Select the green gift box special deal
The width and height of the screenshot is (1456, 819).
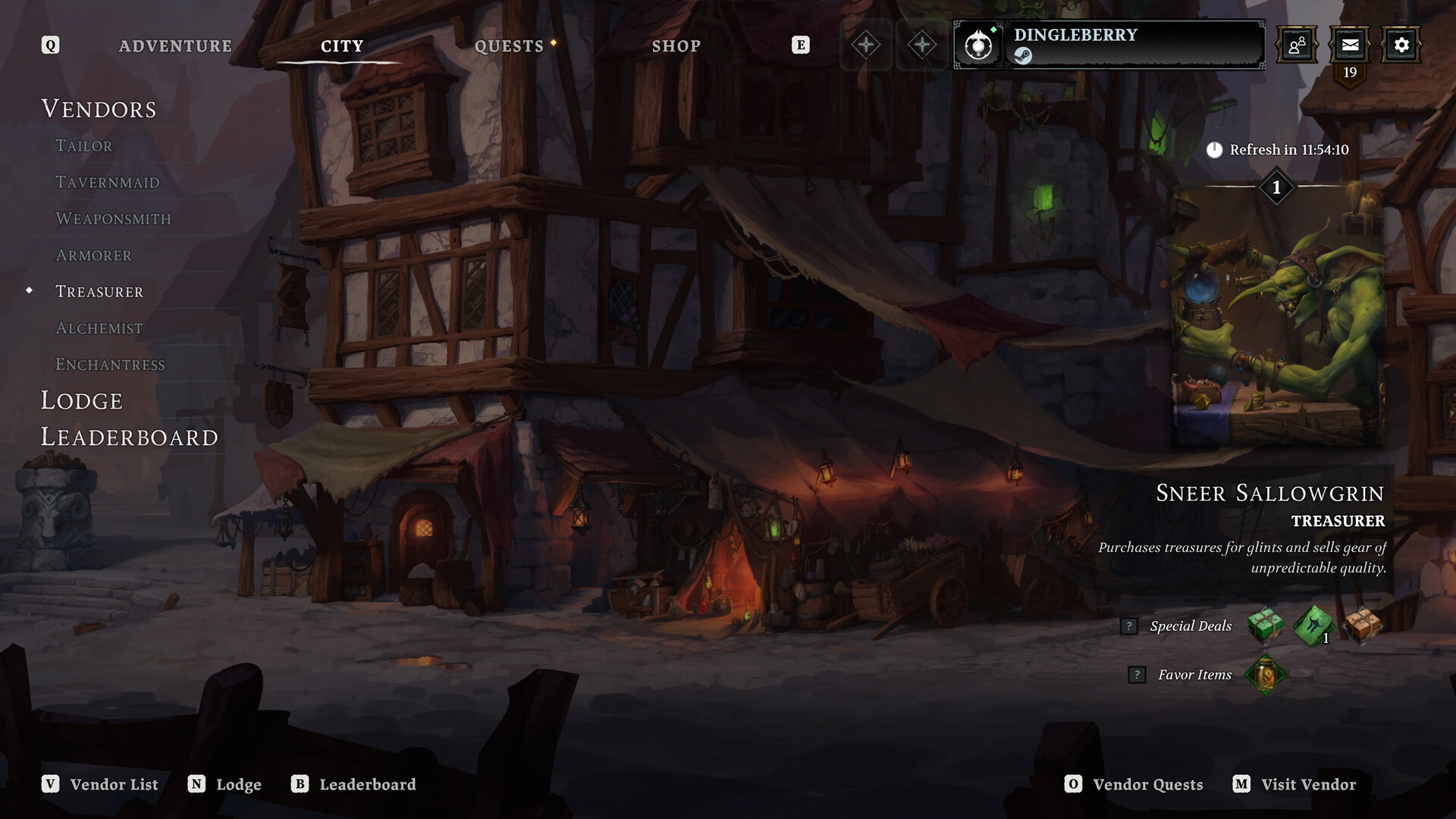tap(1265, 626)
